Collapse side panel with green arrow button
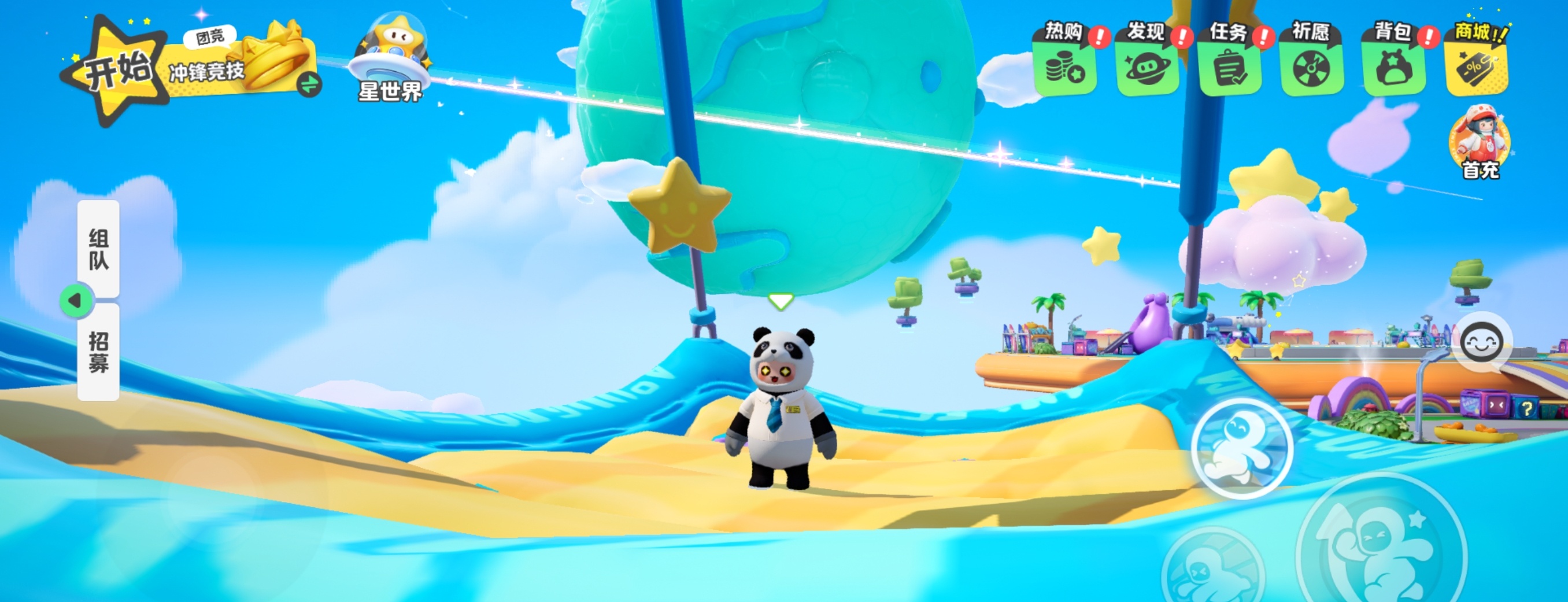 (76, 301)
